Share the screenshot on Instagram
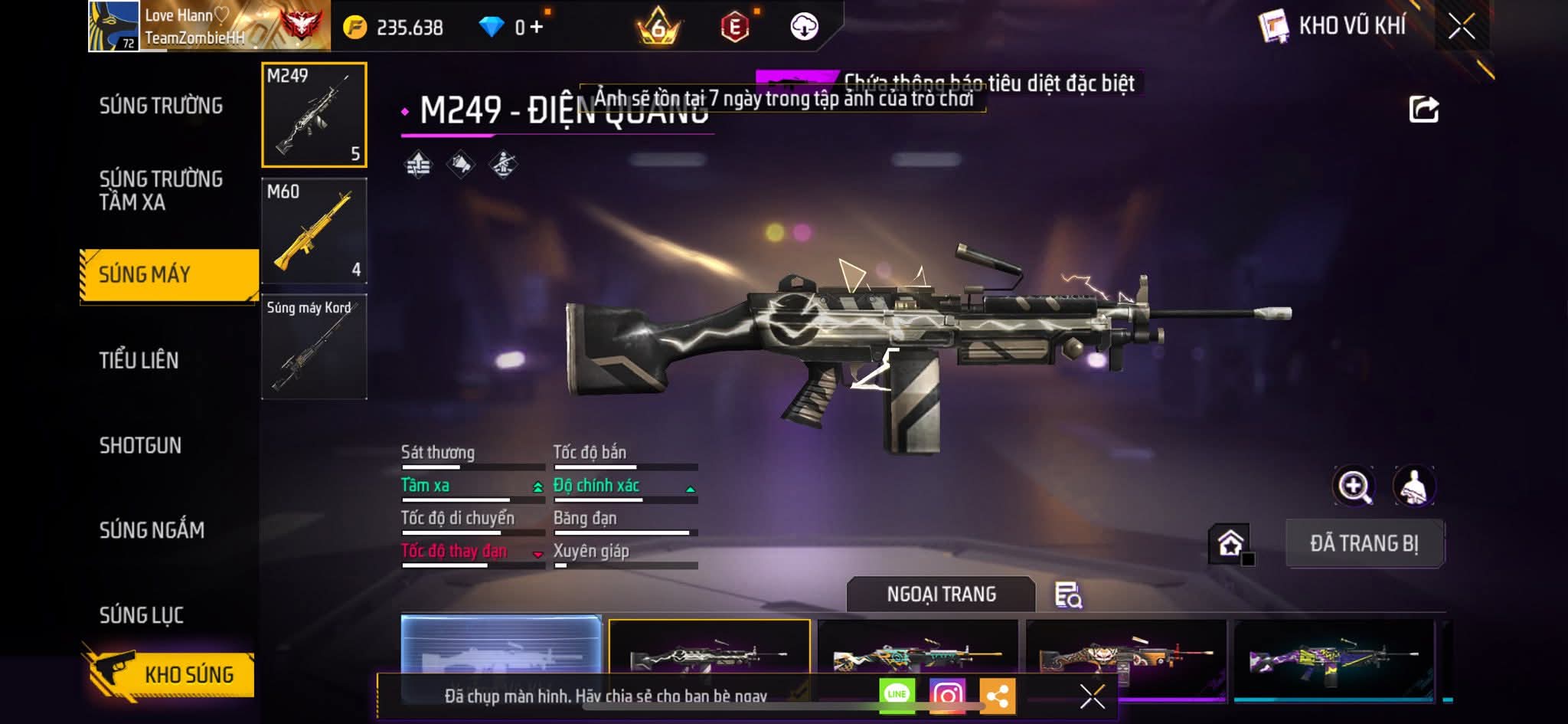 [x=947, y=695]
